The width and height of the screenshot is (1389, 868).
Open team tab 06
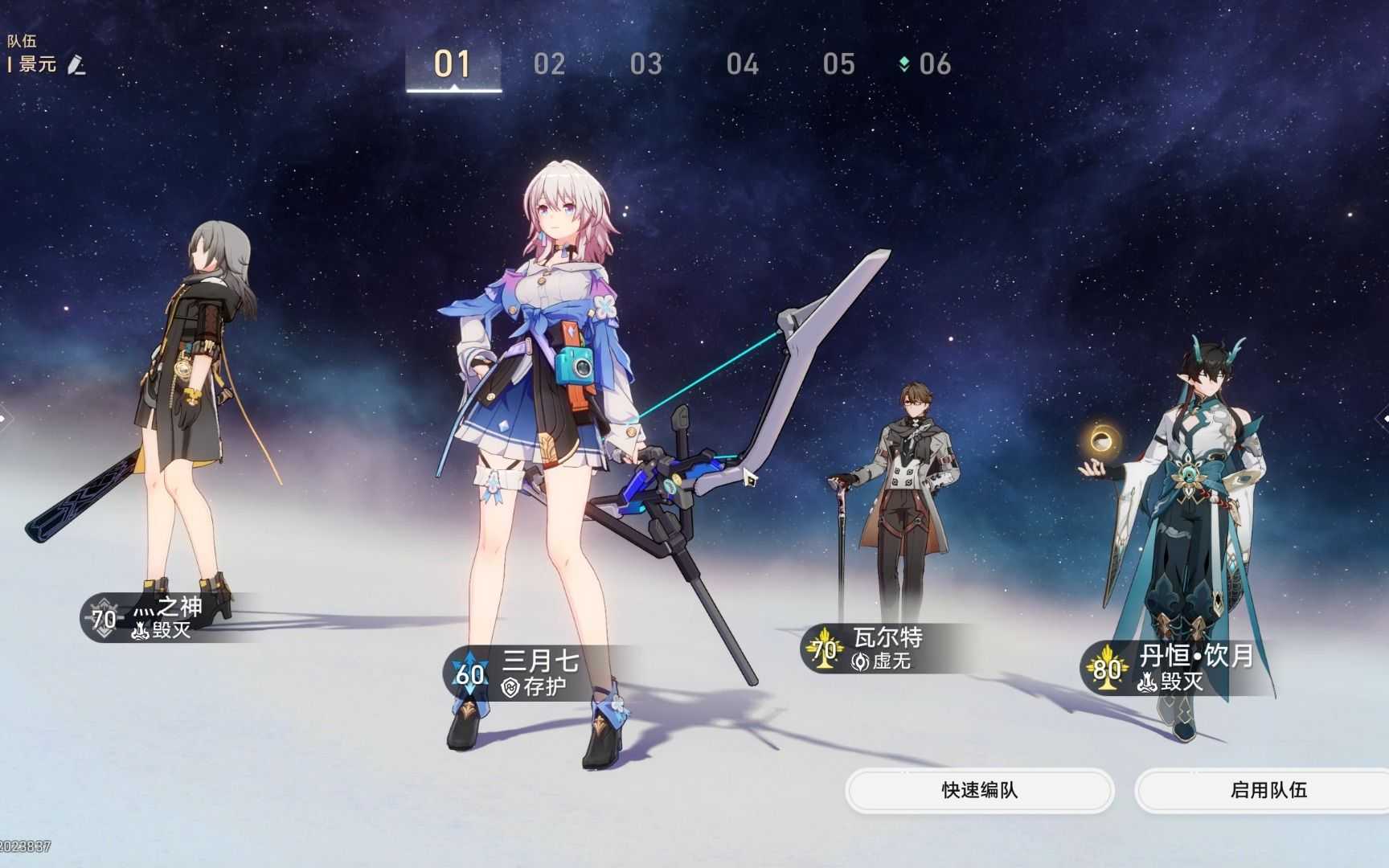(935, 65)
